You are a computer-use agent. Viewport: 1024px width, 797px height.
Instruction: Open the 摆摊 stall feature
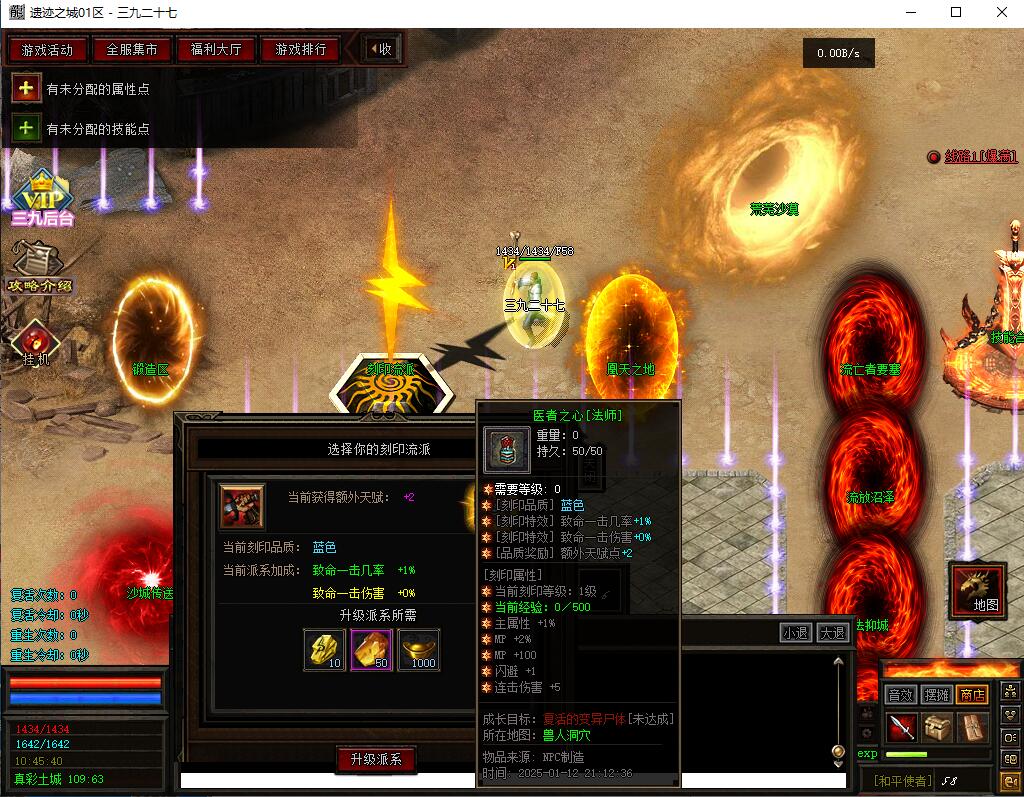(936, 695)
